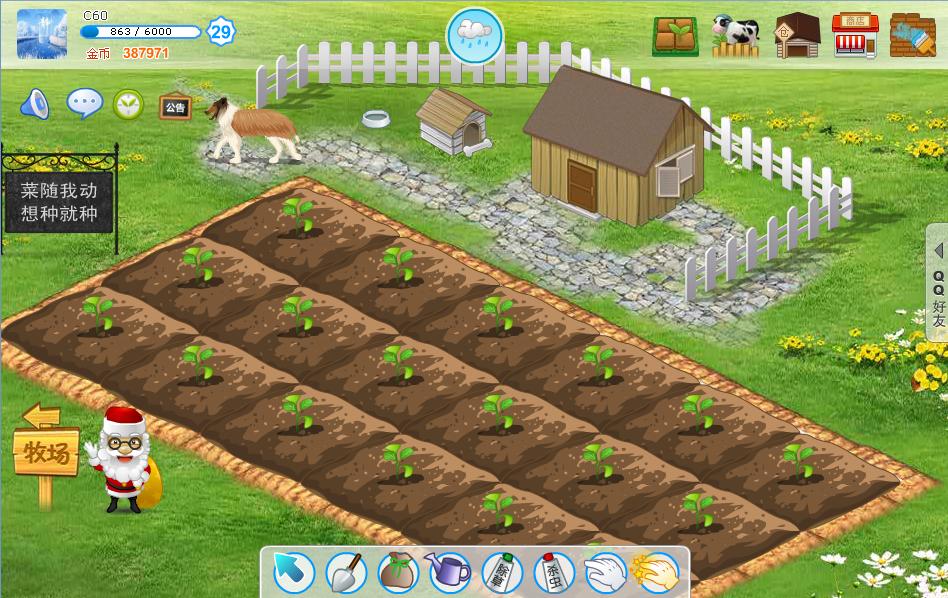Enter the 商店 shop
The image size is (948, 598).
tap(854, 36)
